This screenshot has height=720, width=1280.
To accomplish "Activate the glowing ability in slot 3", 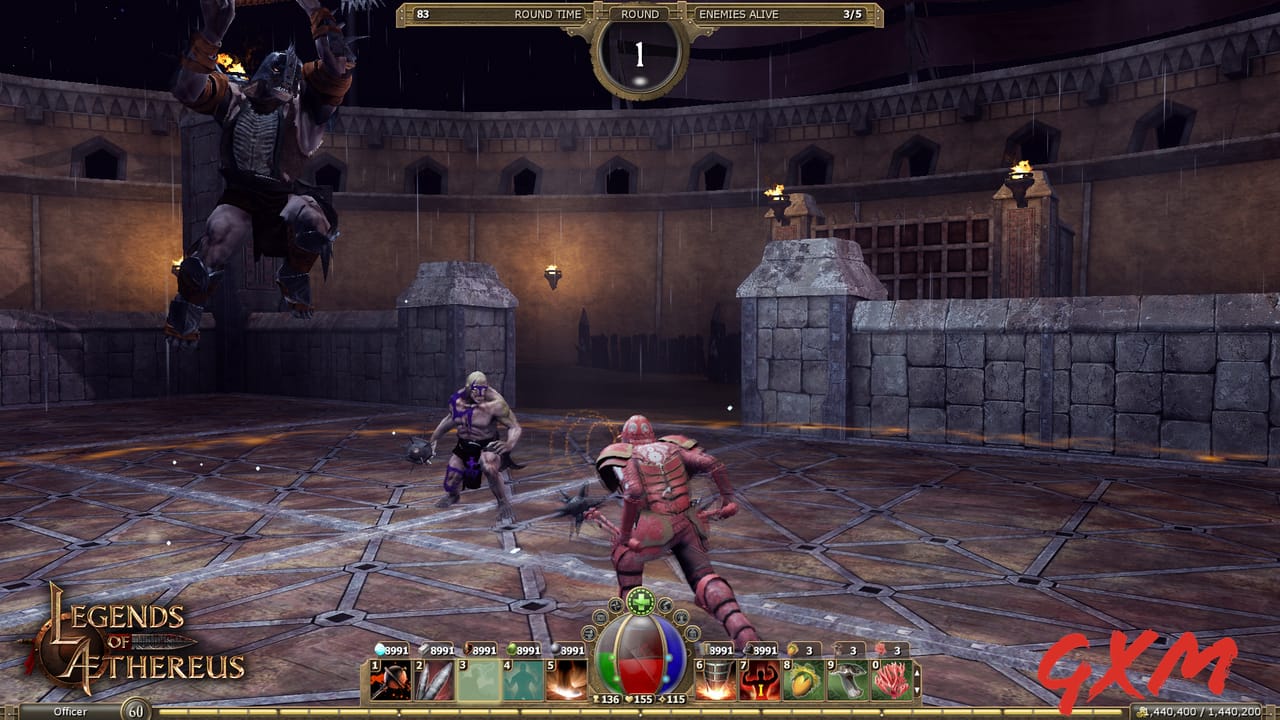I will pos(477,679).
